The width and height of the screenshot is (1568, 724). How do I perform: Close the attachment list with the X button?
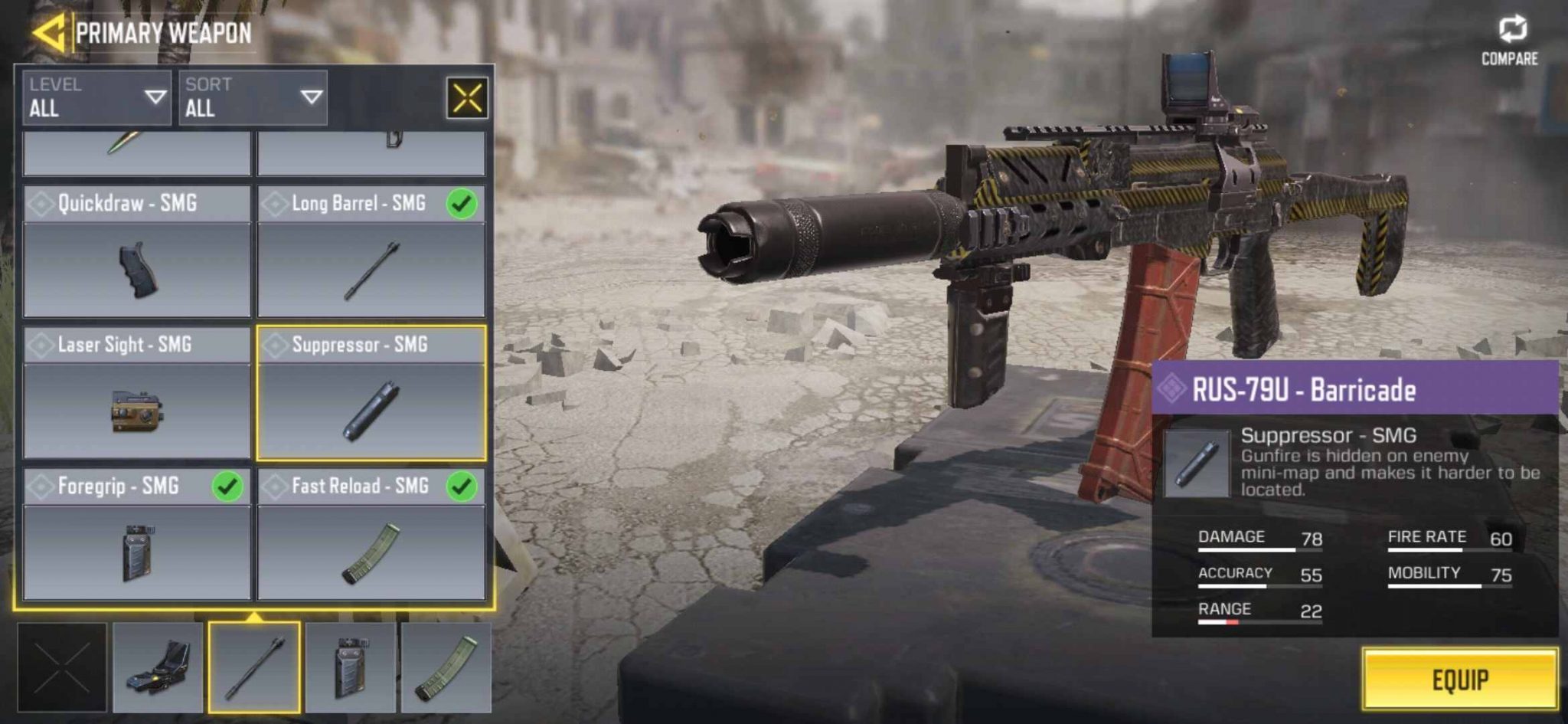(468, 98)
